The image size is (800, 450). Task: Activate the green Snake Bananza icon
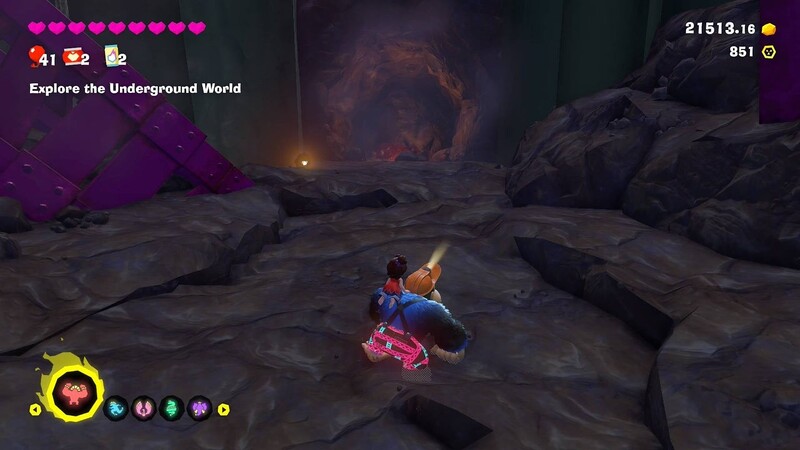coord(172,409)
